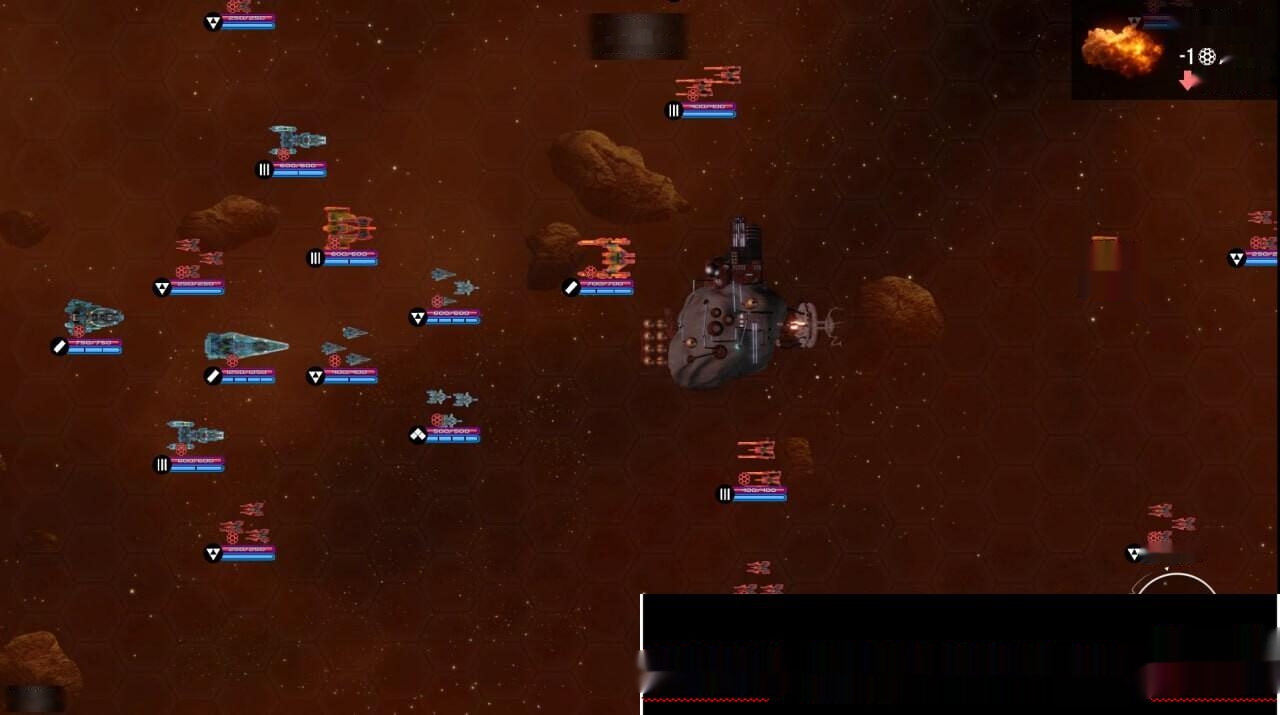Select the large blue arrowhead capital ship
Screen dimensions: 1280x715
[245, 347]
